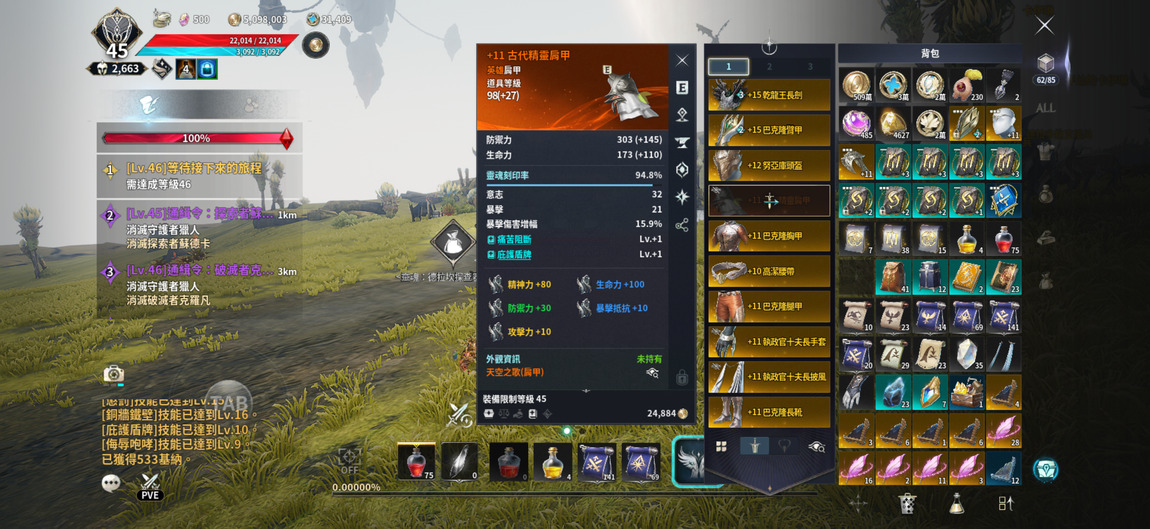This screenshot has height=529, width=1150.
Task: Choose the +11 巴克隆長靴 boots slot
Action: point(769,411)
